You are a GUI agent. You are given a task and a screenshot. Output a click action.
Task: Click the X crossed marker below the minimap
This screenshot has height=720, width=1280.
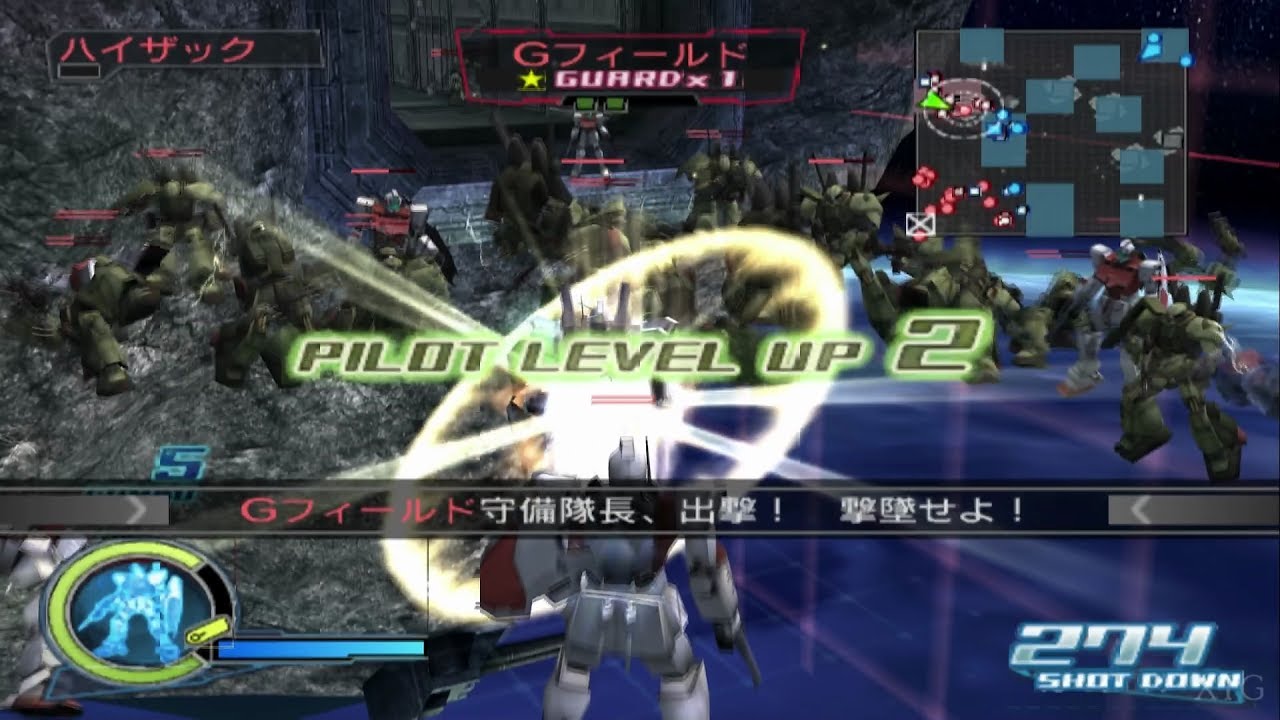921,223
